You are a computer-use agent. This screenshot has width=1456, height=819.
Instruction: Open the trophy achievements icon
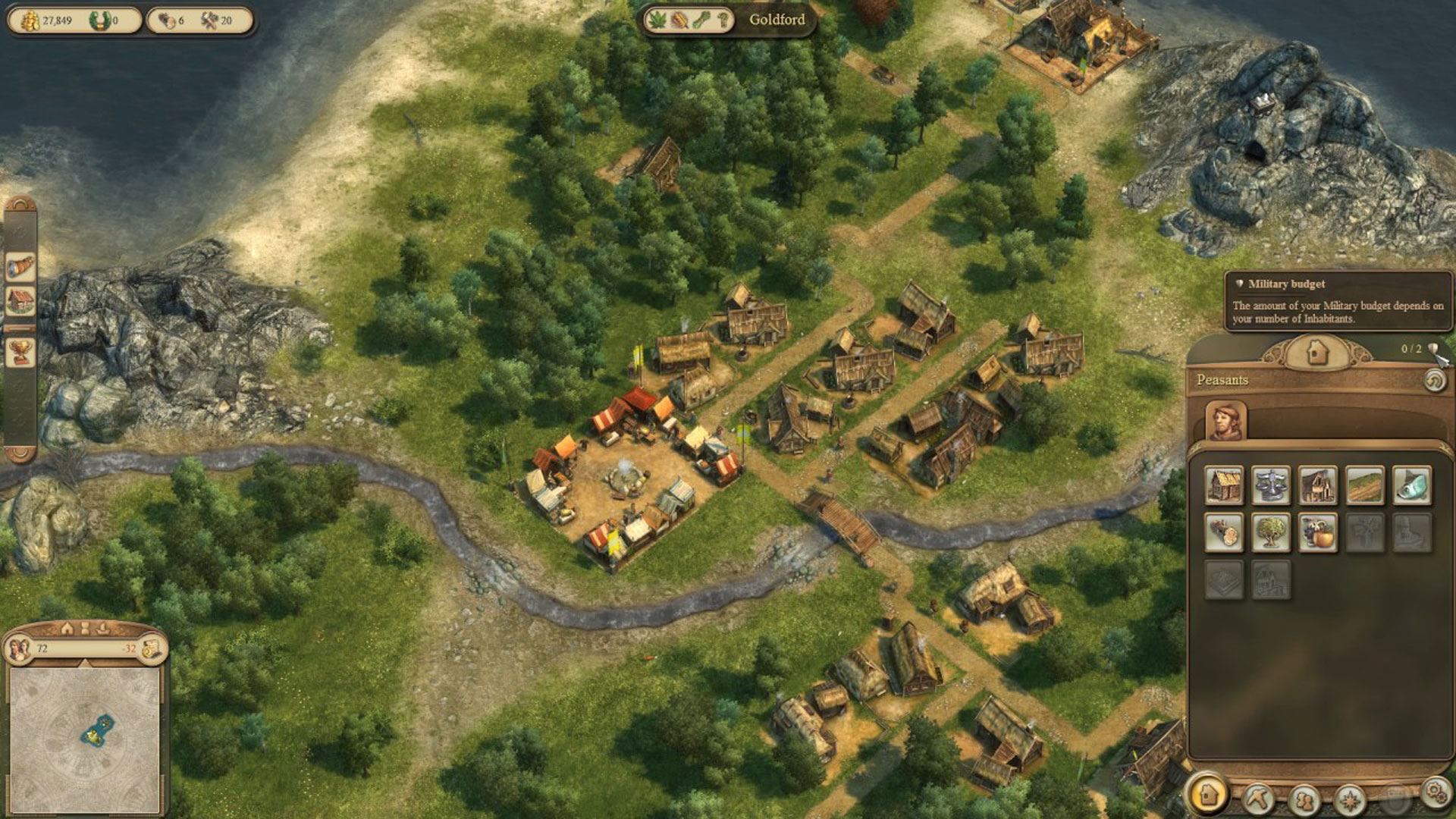(20, 352)
